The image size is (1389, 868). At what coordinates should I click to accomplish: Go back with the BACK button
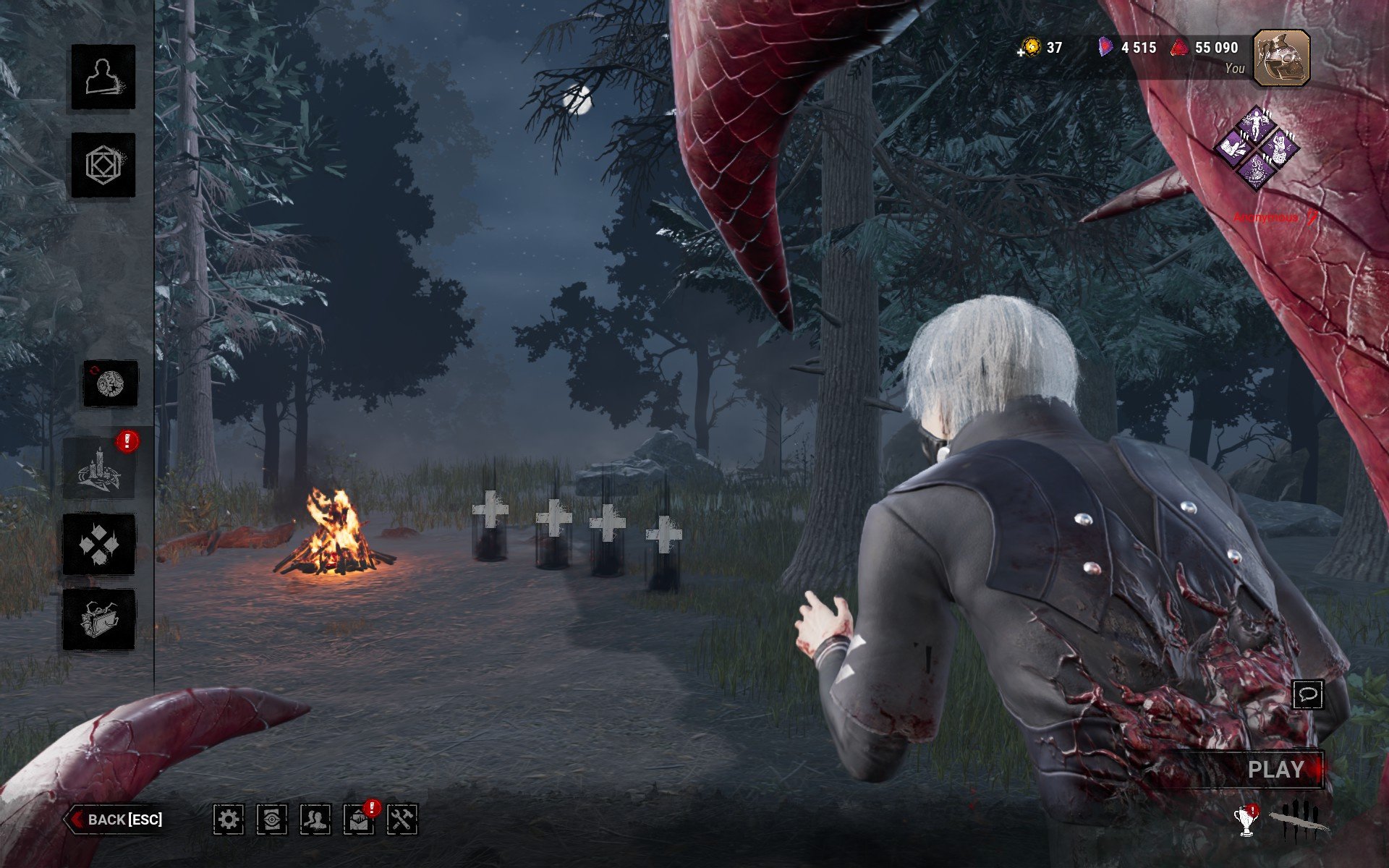tap(116, 820)
